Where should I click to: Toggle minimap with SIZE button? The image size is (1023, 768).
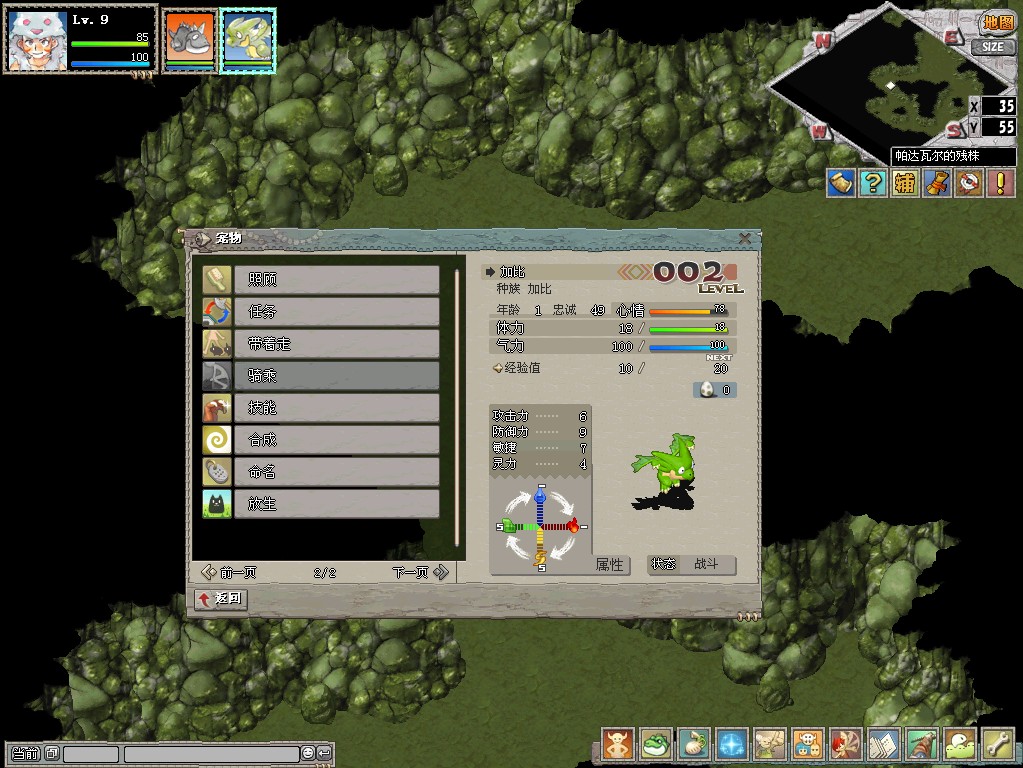click(x=991, y=47)
